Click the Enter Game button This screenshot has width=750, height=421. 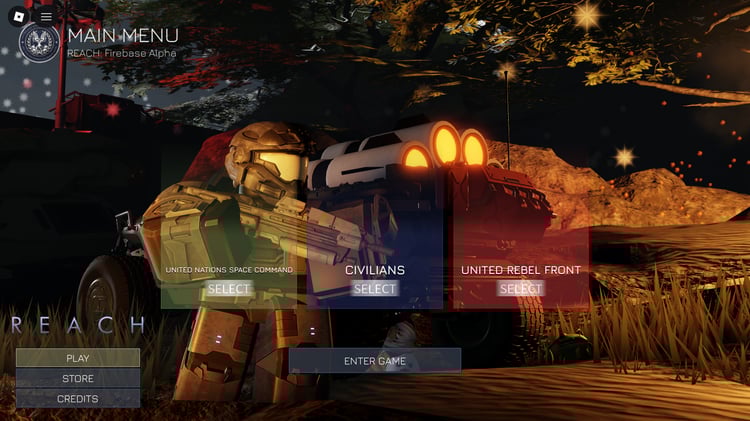coord(375,361)
